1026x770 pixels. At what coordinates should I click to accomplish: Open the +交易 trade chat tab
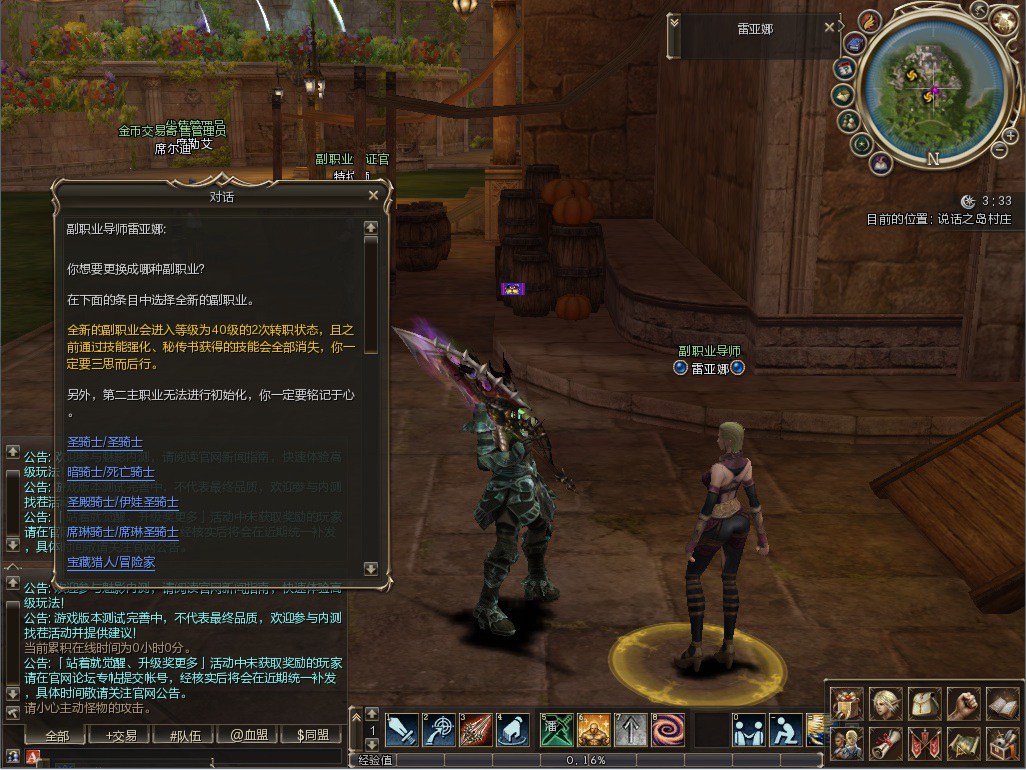121,735
